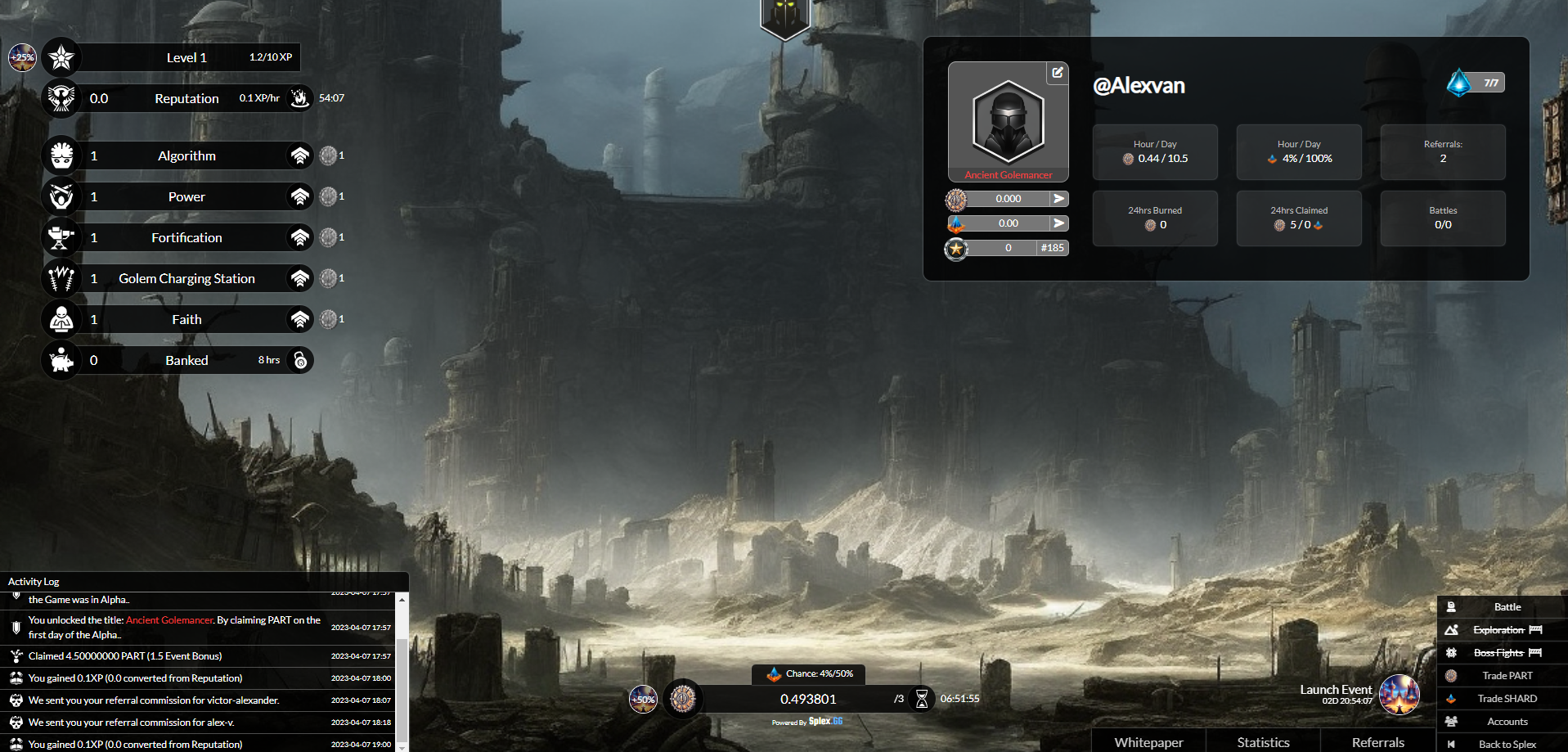Claim PART with the central coin button

click(683, 699)
